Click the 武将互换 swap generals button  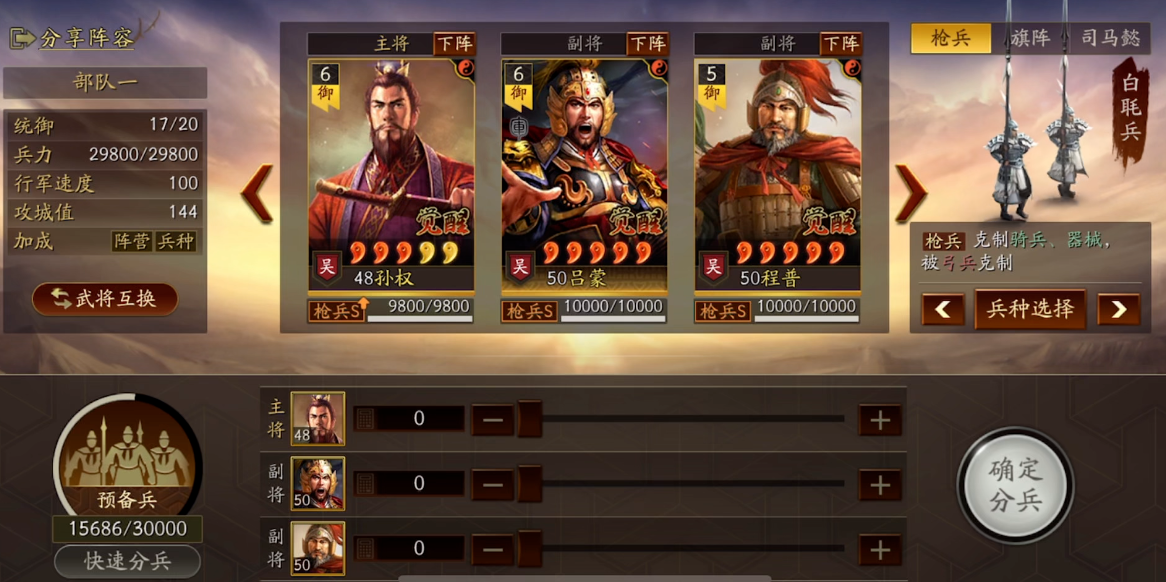tap(105, 298)
